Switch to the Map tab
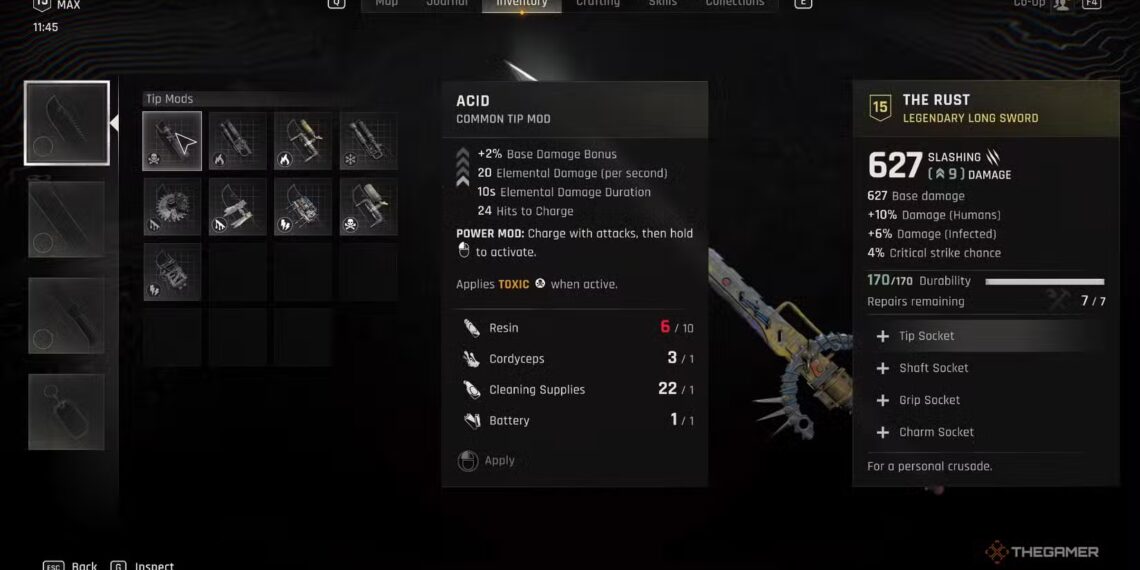Screen dimensions: 1140x570 pyautogui.click(x=386, y=4)
